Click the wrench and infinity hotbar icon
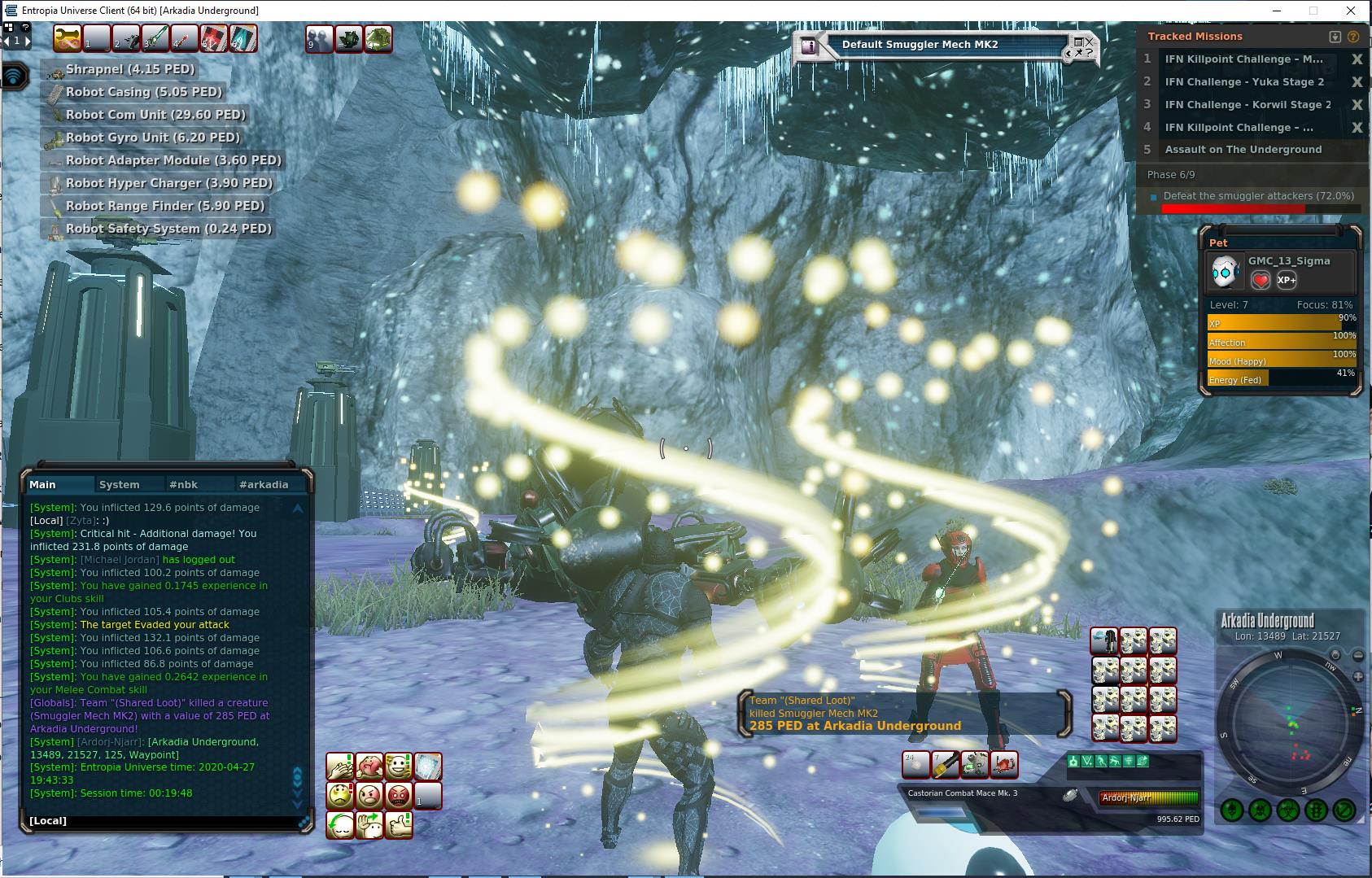 point(69,38)
